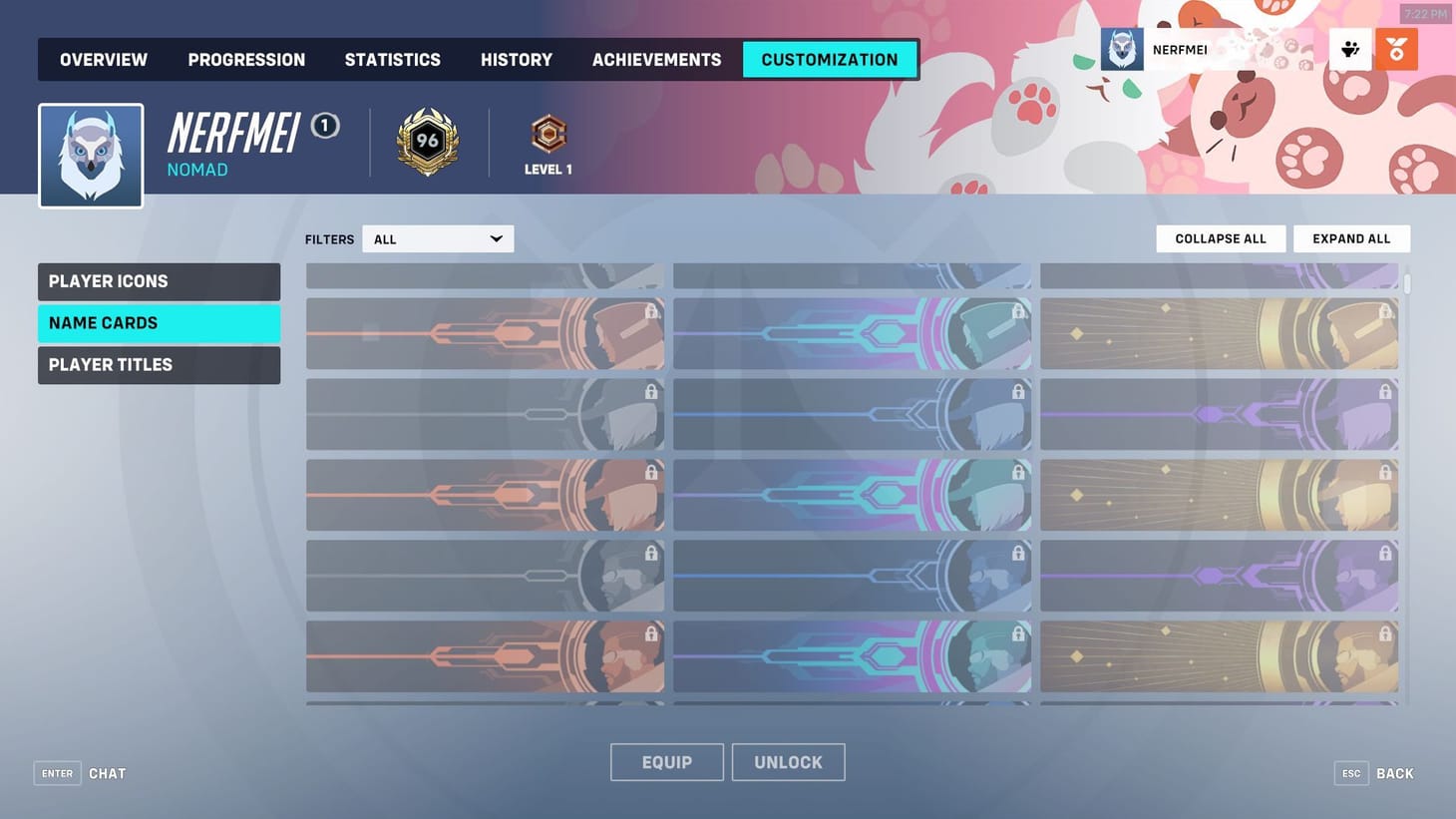This screenshot has width=1456, height=819.
Task: Open the FILTERS dropdown set to ALL
Action: 437,238
